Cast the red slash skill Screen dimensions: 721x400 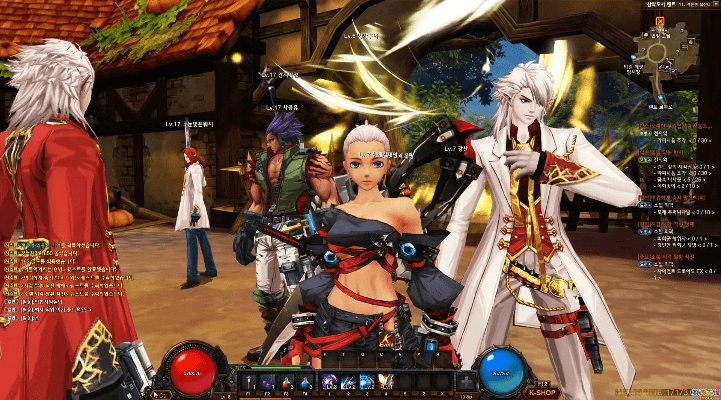click(x=385, y=381)
